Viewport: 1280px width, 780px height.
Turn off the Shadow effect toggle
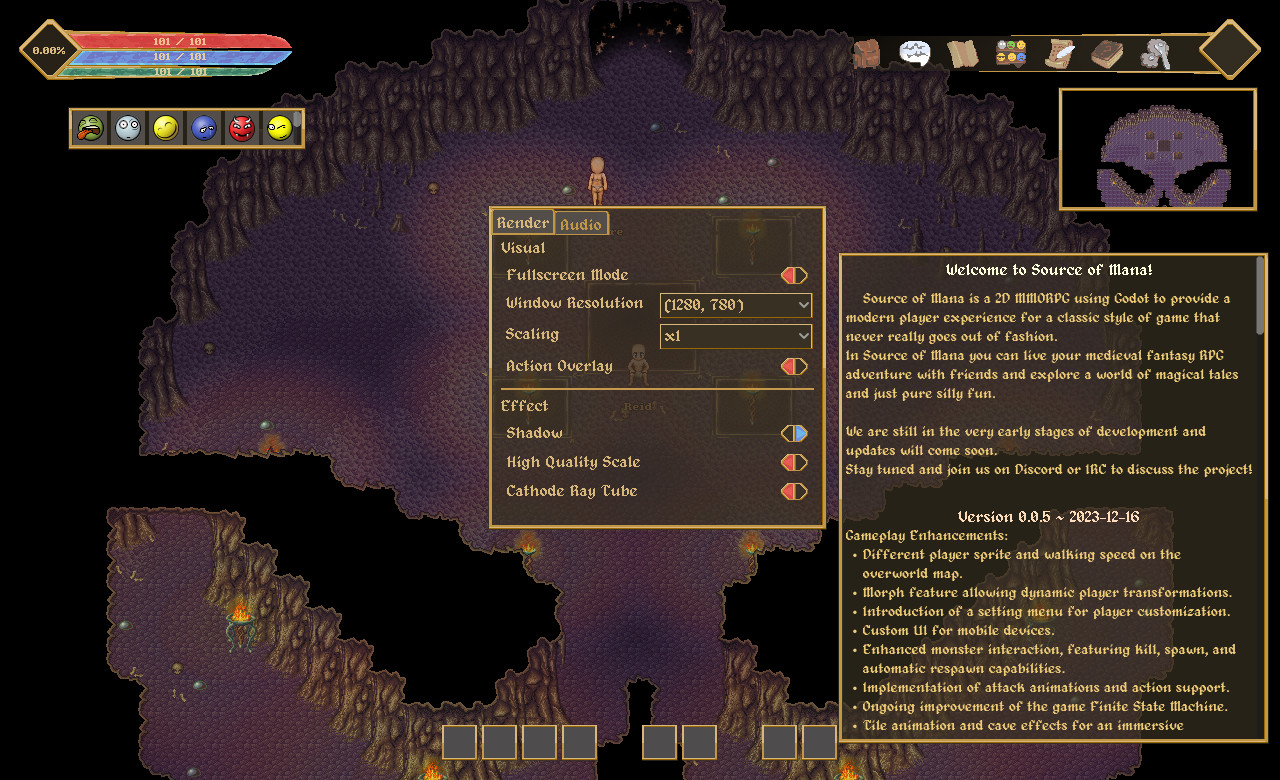(x=794, y=433)
